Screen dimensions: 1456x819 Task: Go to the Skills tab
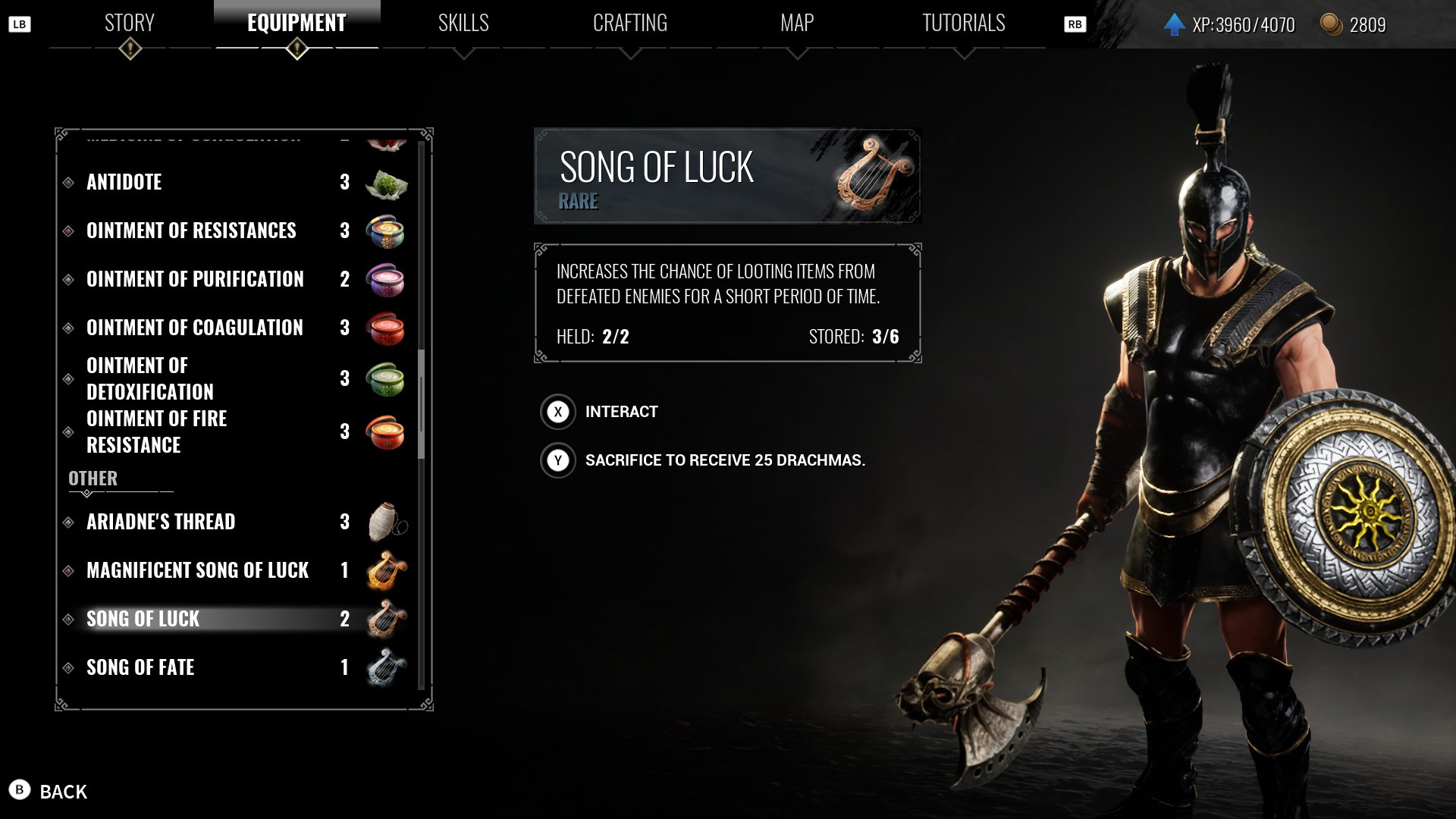pos(463,24)
